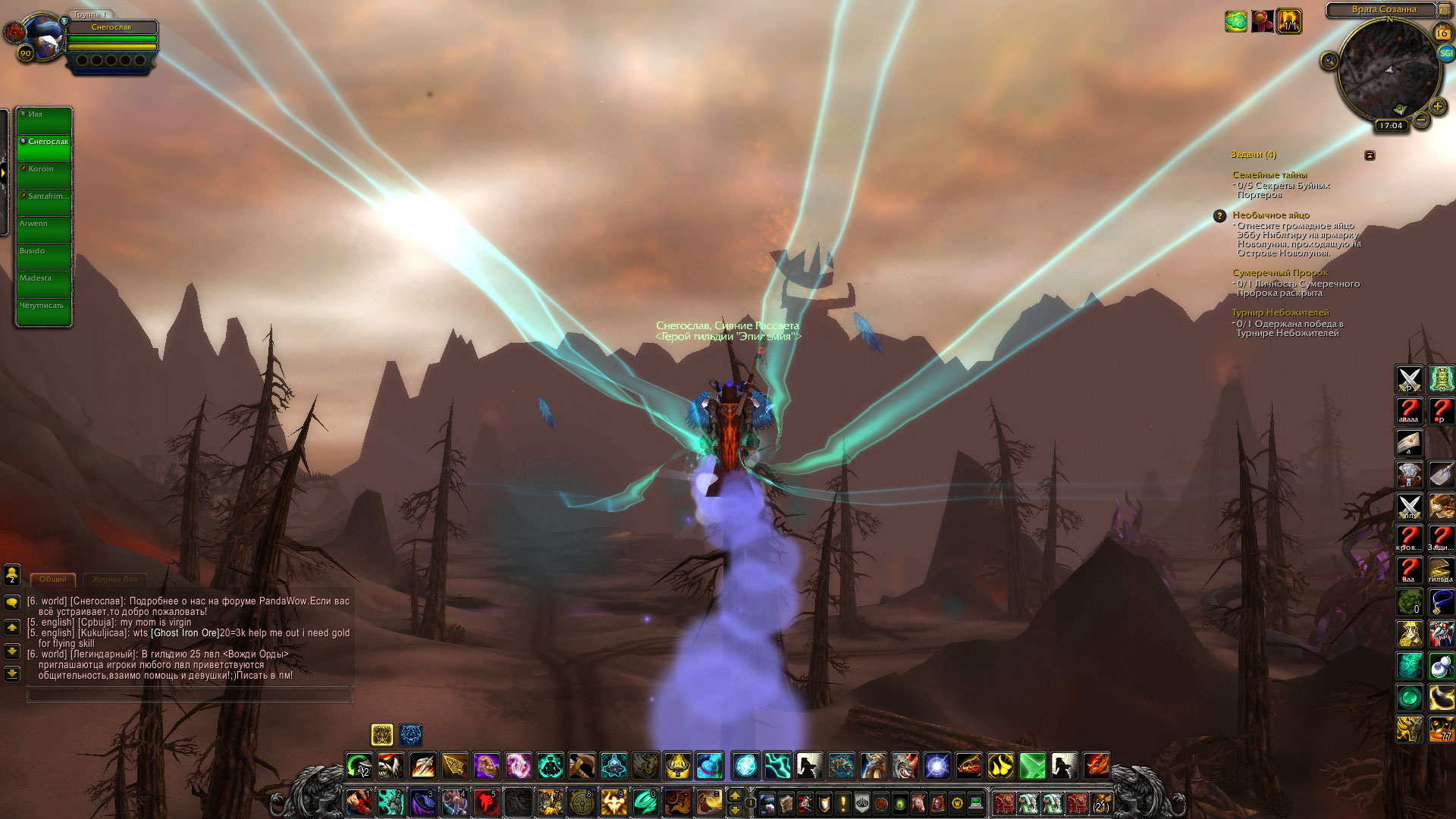The width and height of the screenshot is (1456, 819).
Task: Select the Турнир Небожителей quest title
Action: pyautogui.click(x=1280, y=312)
